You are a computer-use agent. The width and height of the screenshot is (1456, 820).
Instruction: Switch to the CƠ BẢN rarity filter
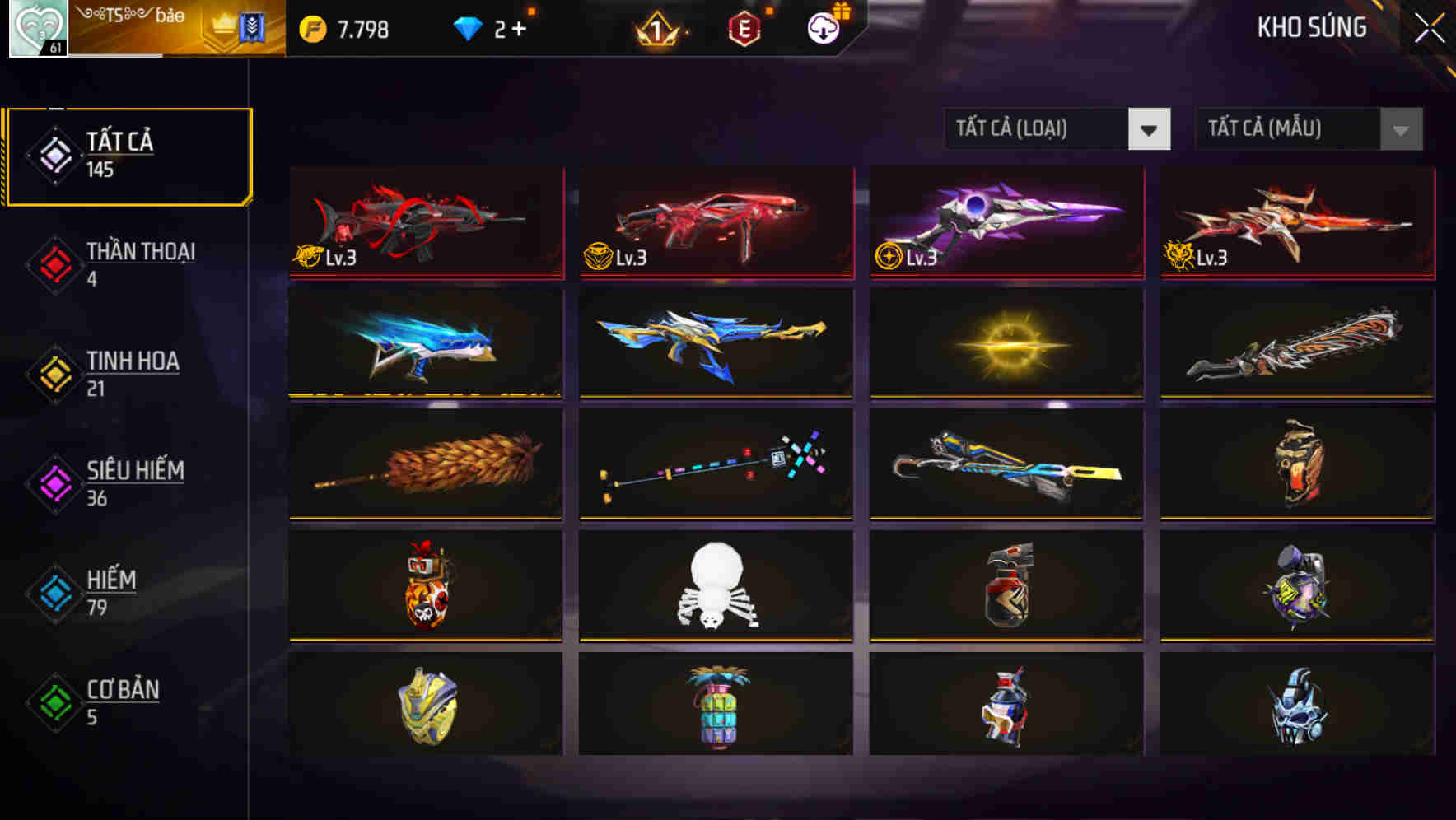[x=119, y=701]
